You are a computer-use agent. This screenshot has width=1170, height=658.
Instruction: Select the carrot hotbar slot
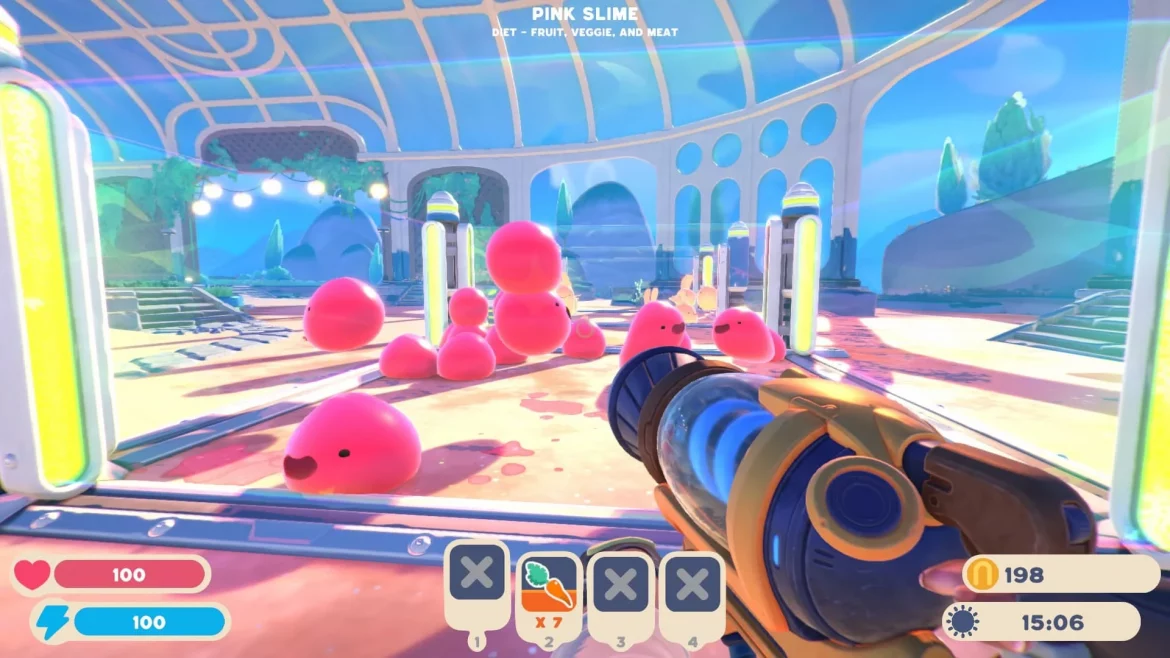549,588
